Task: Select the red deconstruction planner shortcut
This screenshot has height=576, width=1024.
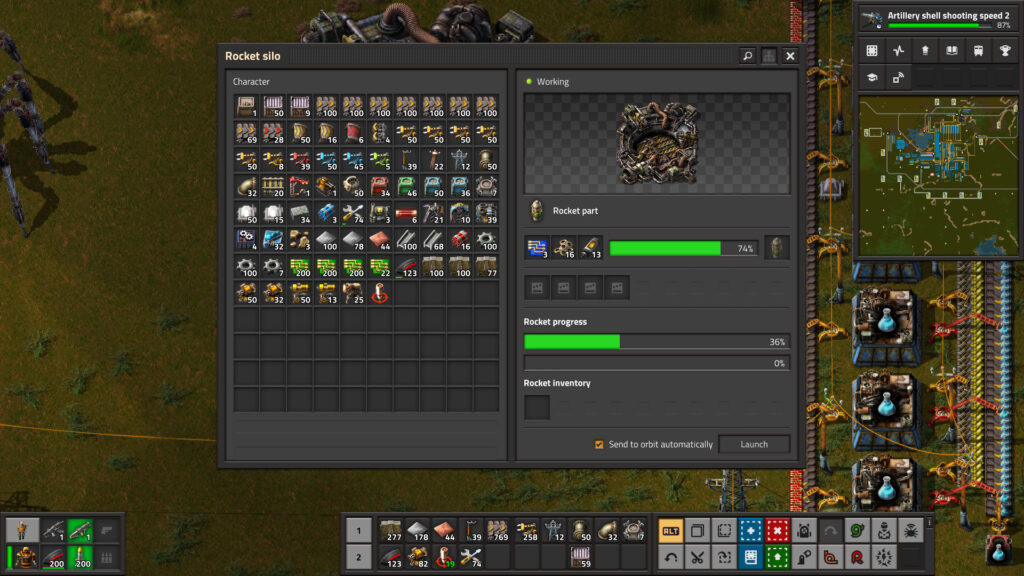Action: (777, 530)
